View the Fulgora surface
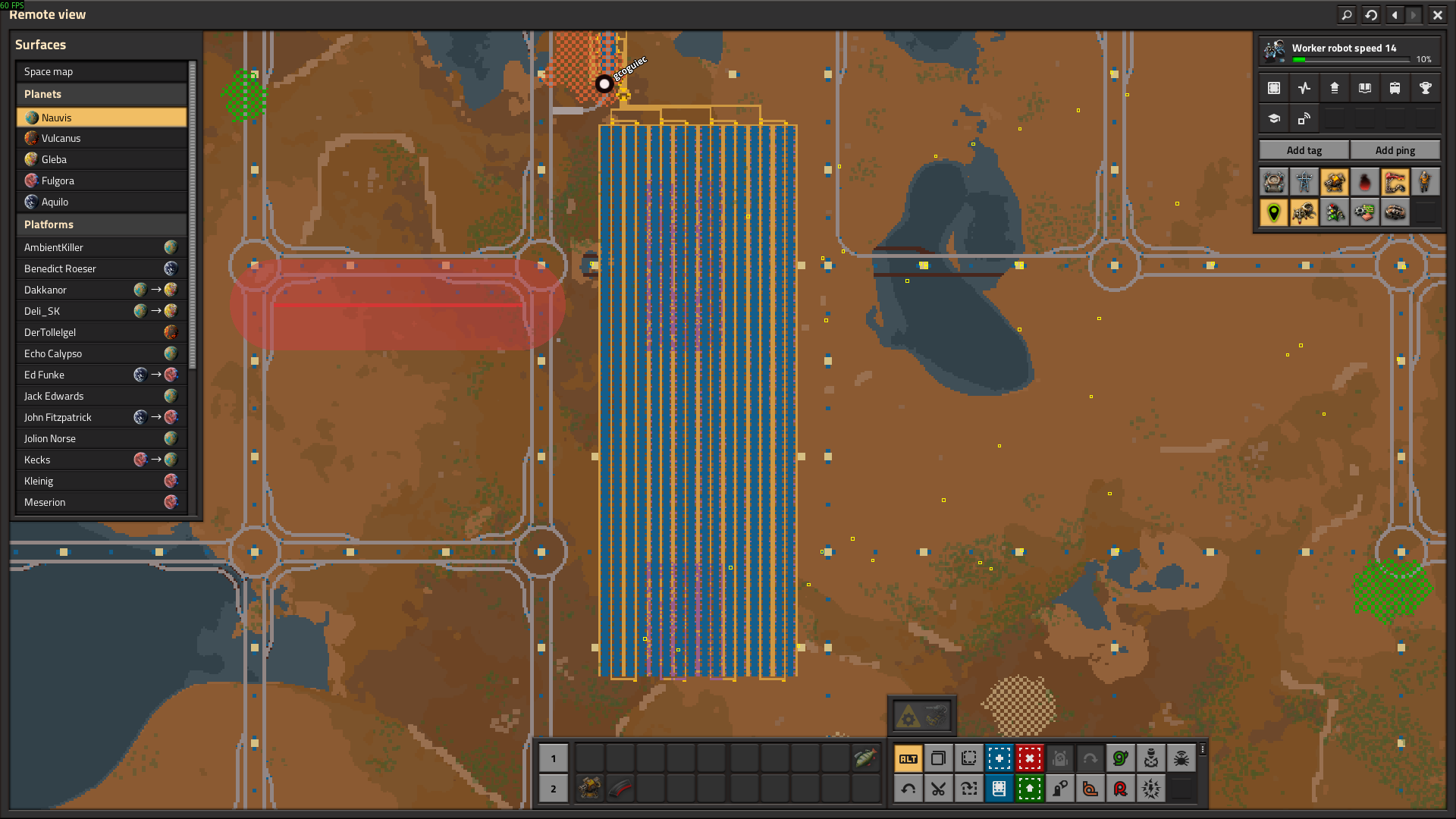The width and height of the screenshot is (1456, 819). click(x=102, y=180)
